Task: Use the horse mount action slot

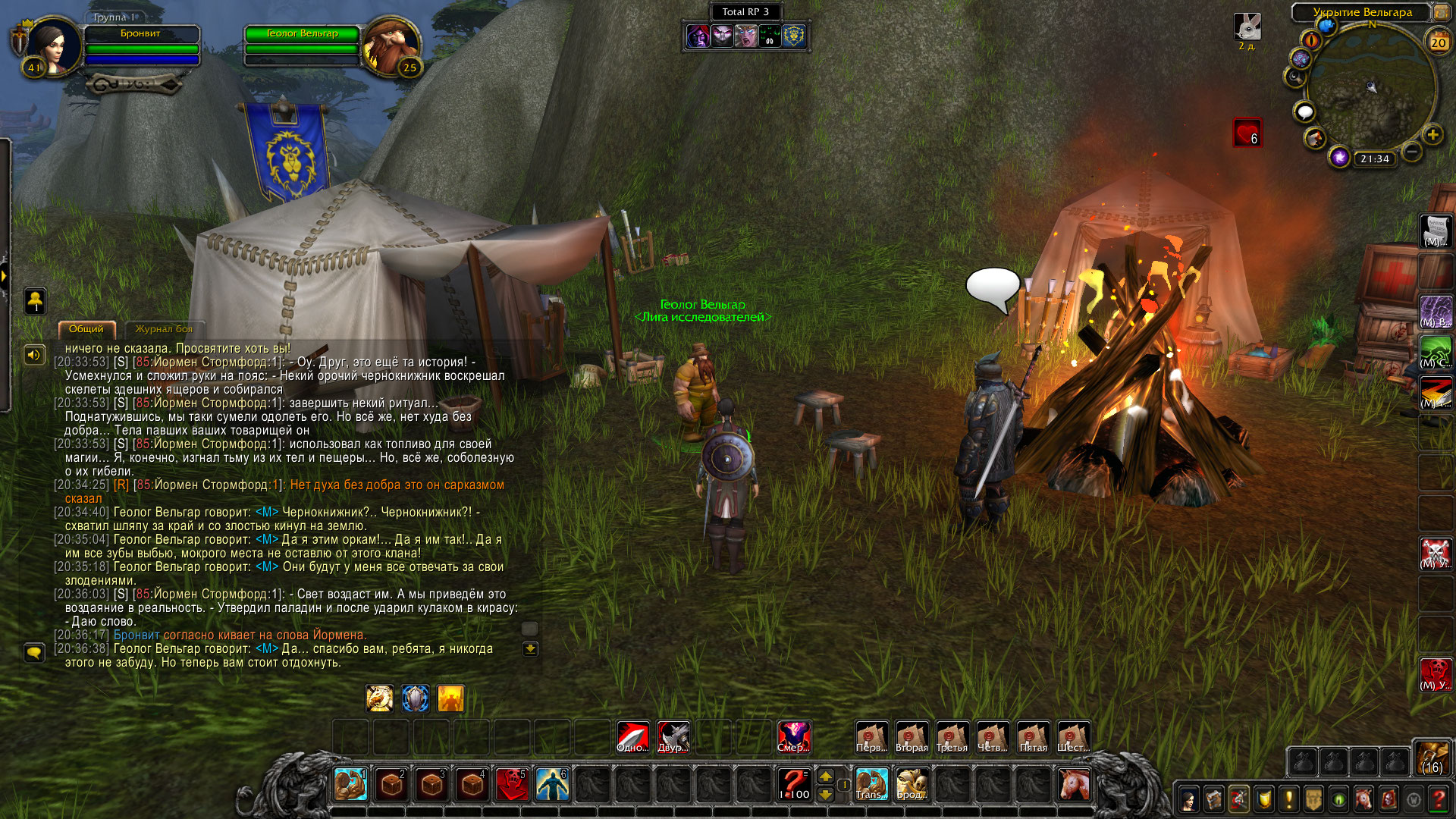Action: tap(1073, 783)
